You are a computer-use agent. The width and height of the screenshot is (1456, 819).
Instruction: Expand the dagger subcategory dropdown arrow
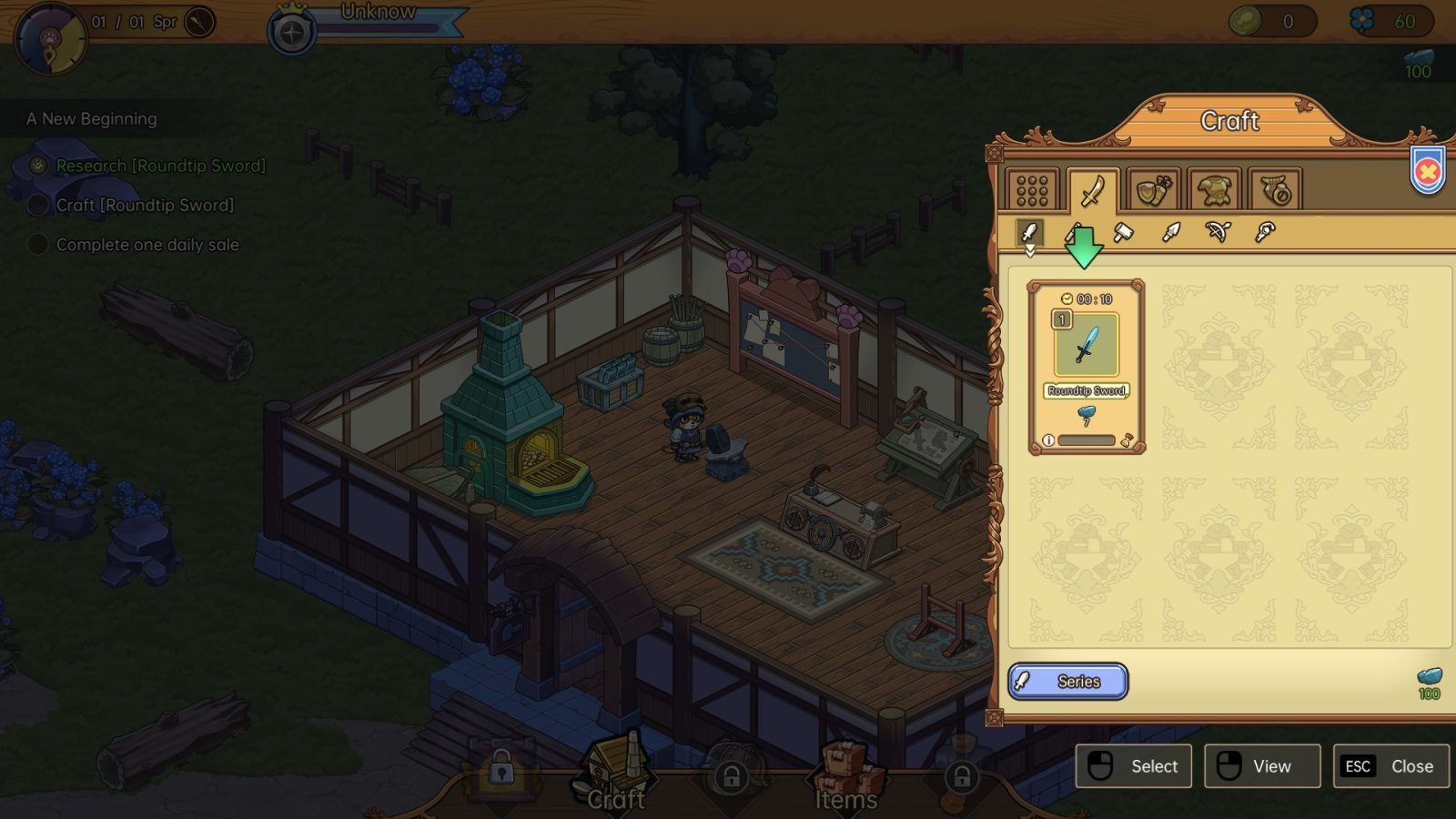click(1030, 249)
